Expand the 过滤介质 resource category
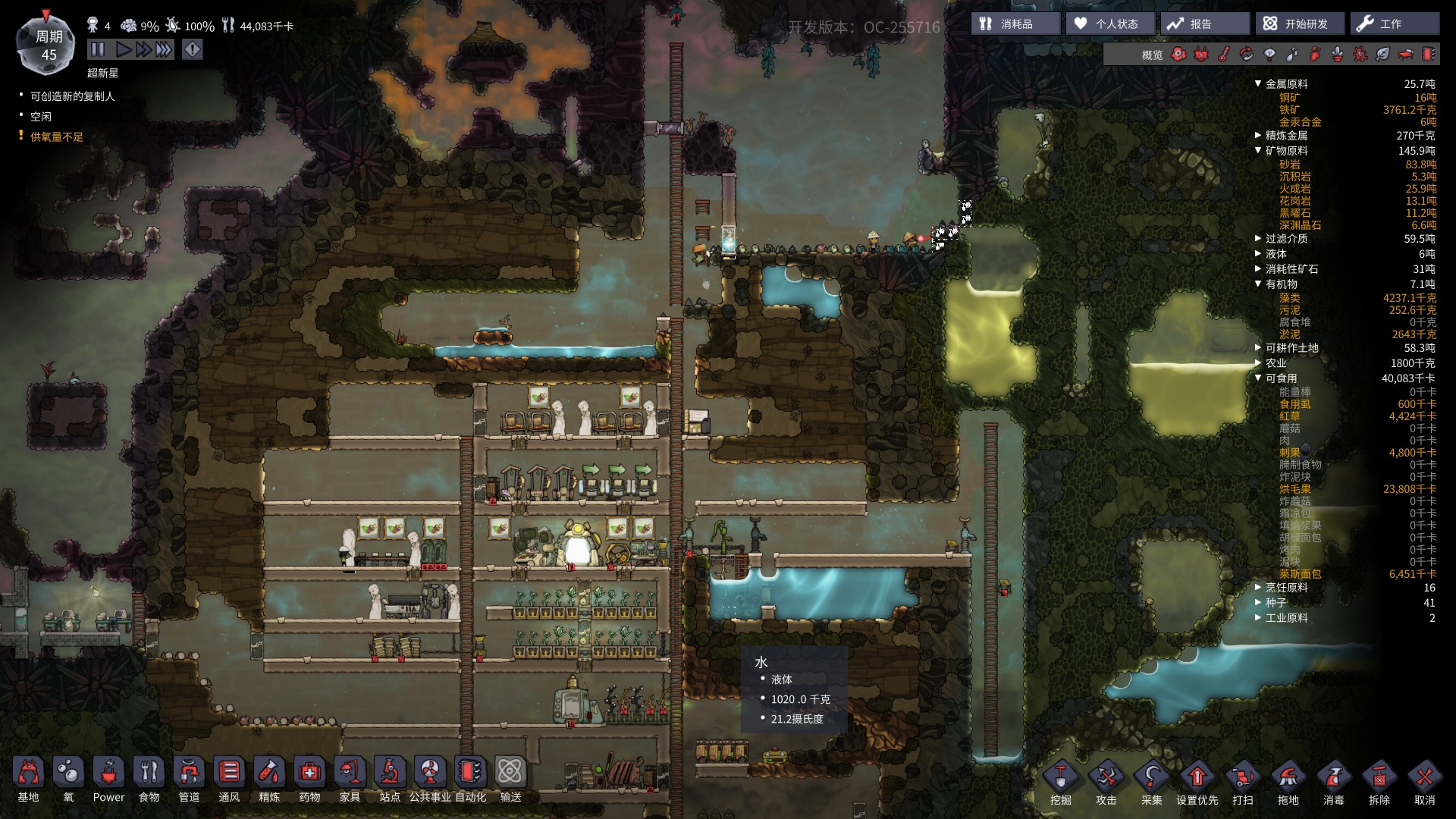Image resolution: width=1456 pixels, height=819 pixels. (1259, 239)
